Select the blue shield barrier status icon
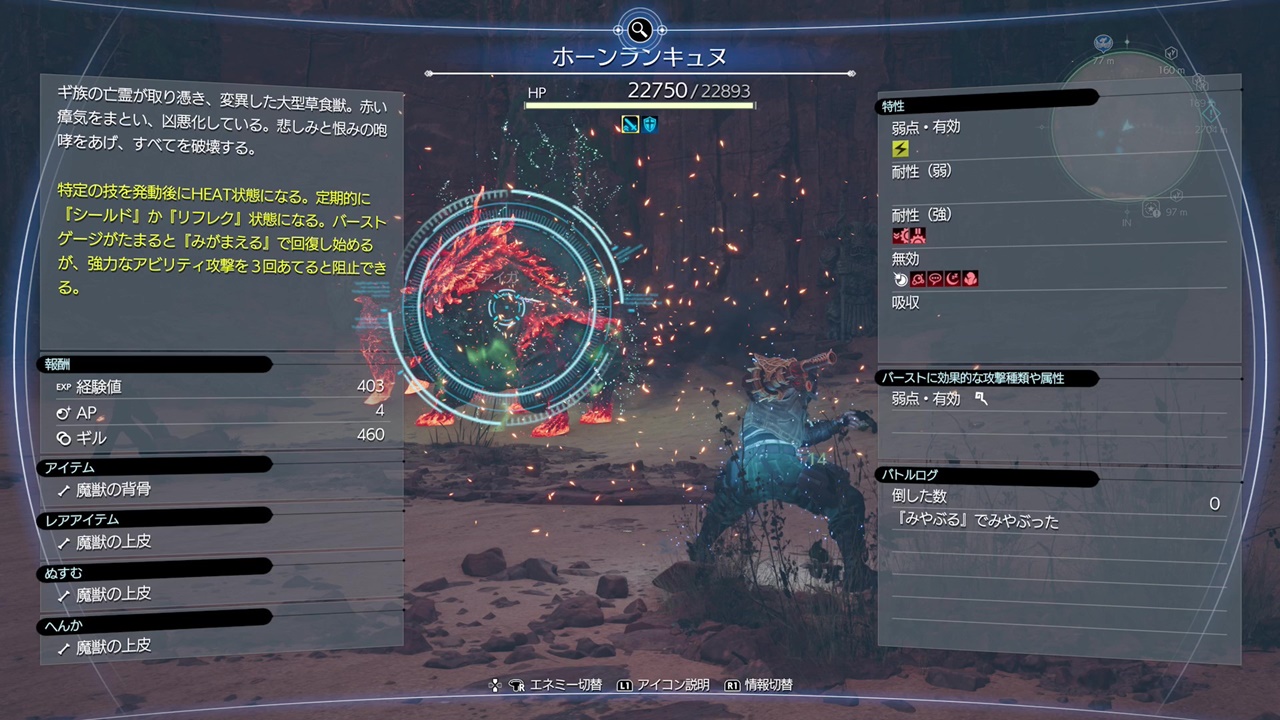This screenshot has height=720, width=1280. [650, 124]
